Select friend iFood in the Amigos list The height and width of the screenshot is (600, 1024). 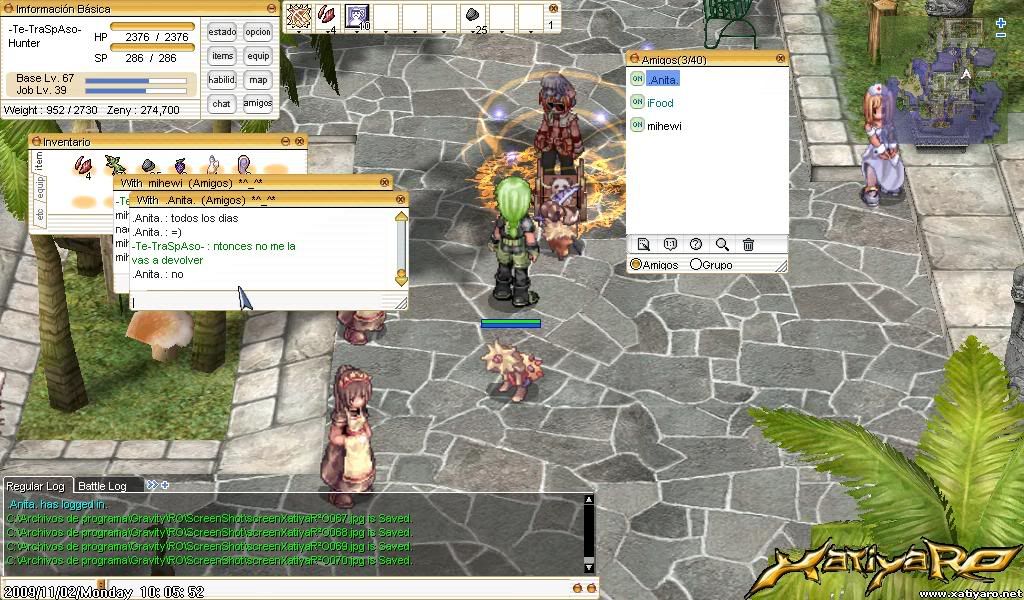point(660,103)
